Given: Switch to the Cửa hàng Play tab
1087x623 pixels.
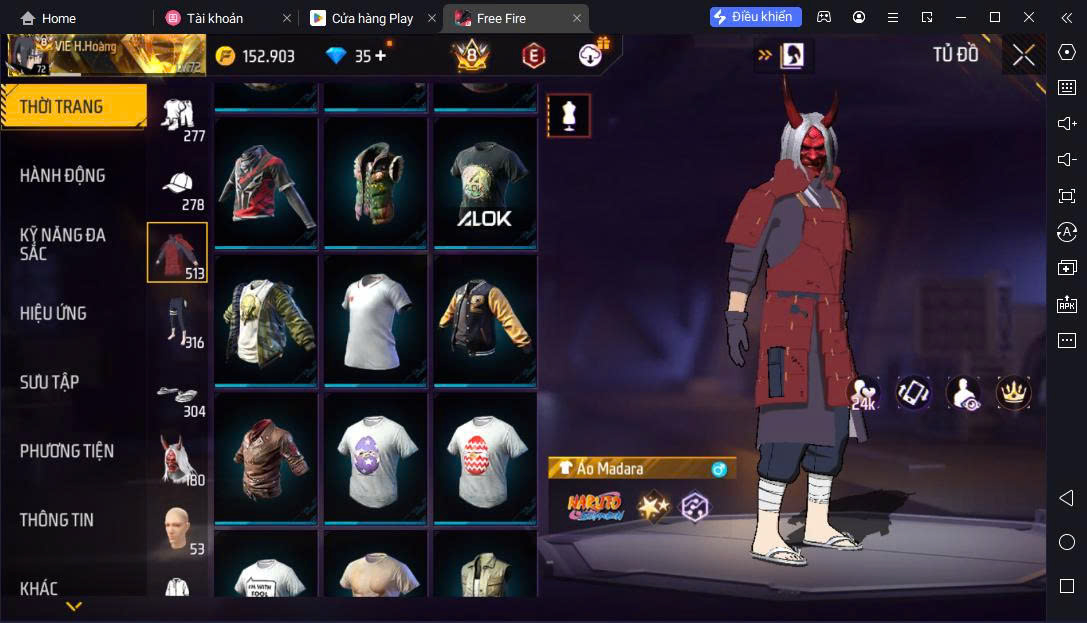Looking at the screenshot, I should [370, 18].
